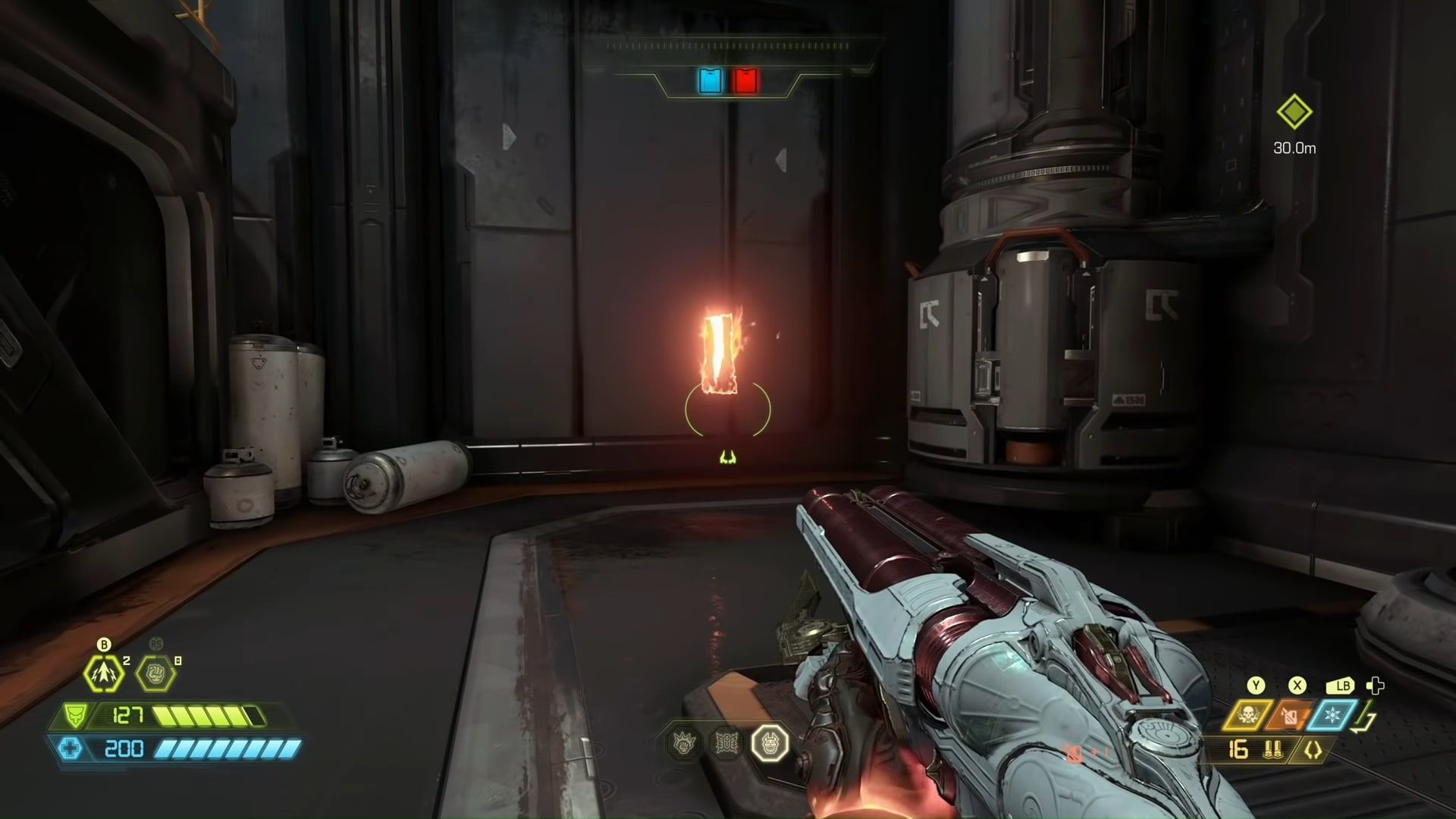Image resolution: width=1456 pixels, height=819 pixels.
Task: Click the green armor shield icon
Action: tap(74, 716)
